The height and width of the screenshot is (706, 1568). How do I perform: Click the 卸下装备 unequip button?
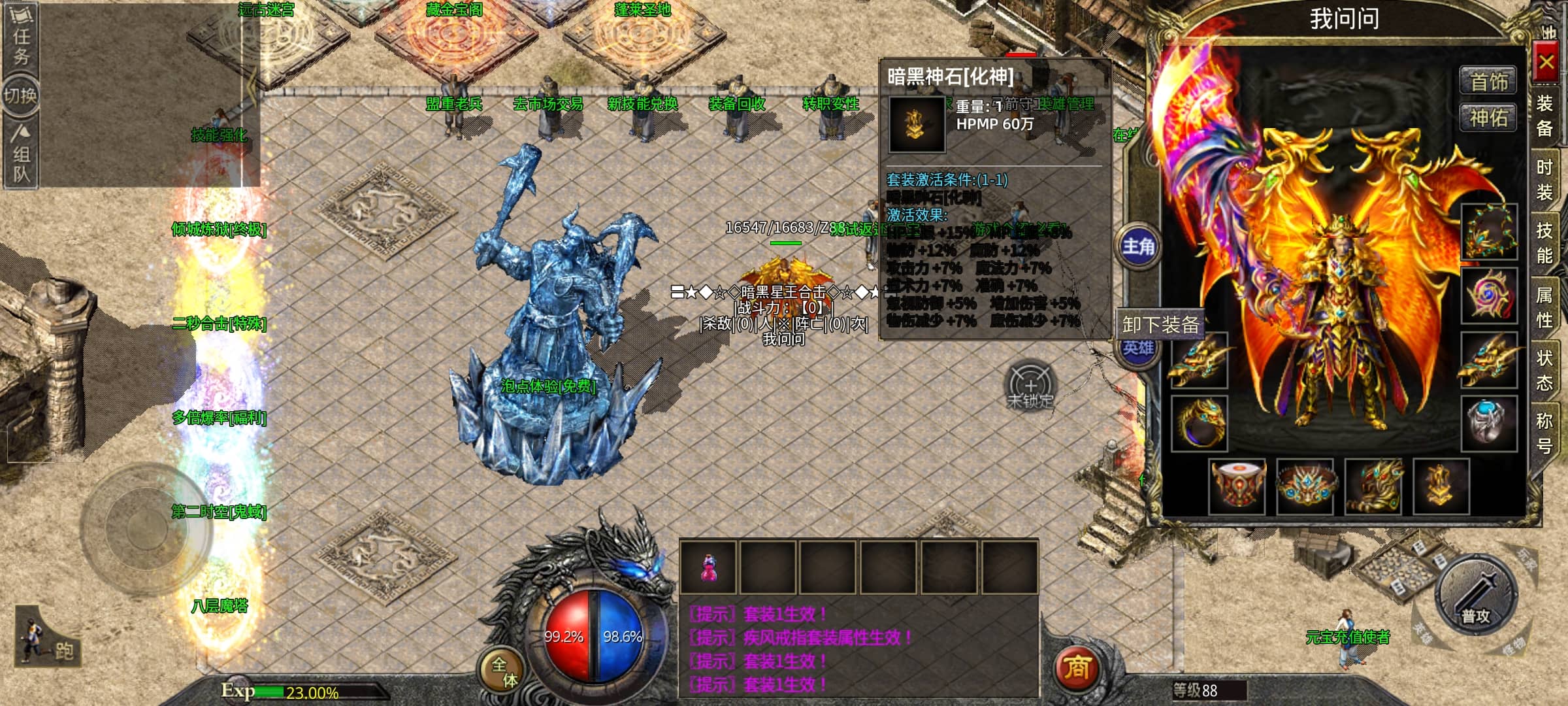(1160, 324)
